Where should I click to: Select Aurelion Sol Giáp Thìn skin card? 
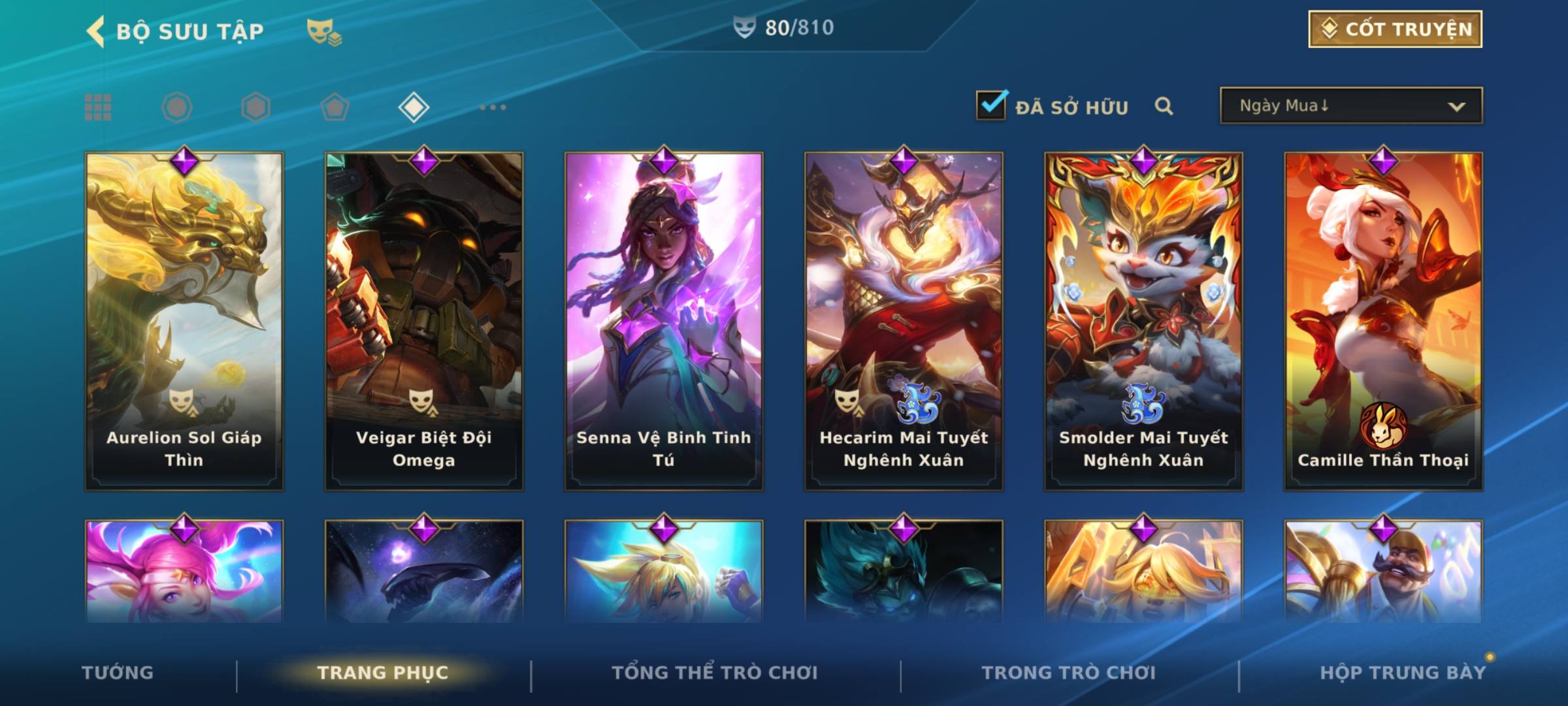[184, 320]
